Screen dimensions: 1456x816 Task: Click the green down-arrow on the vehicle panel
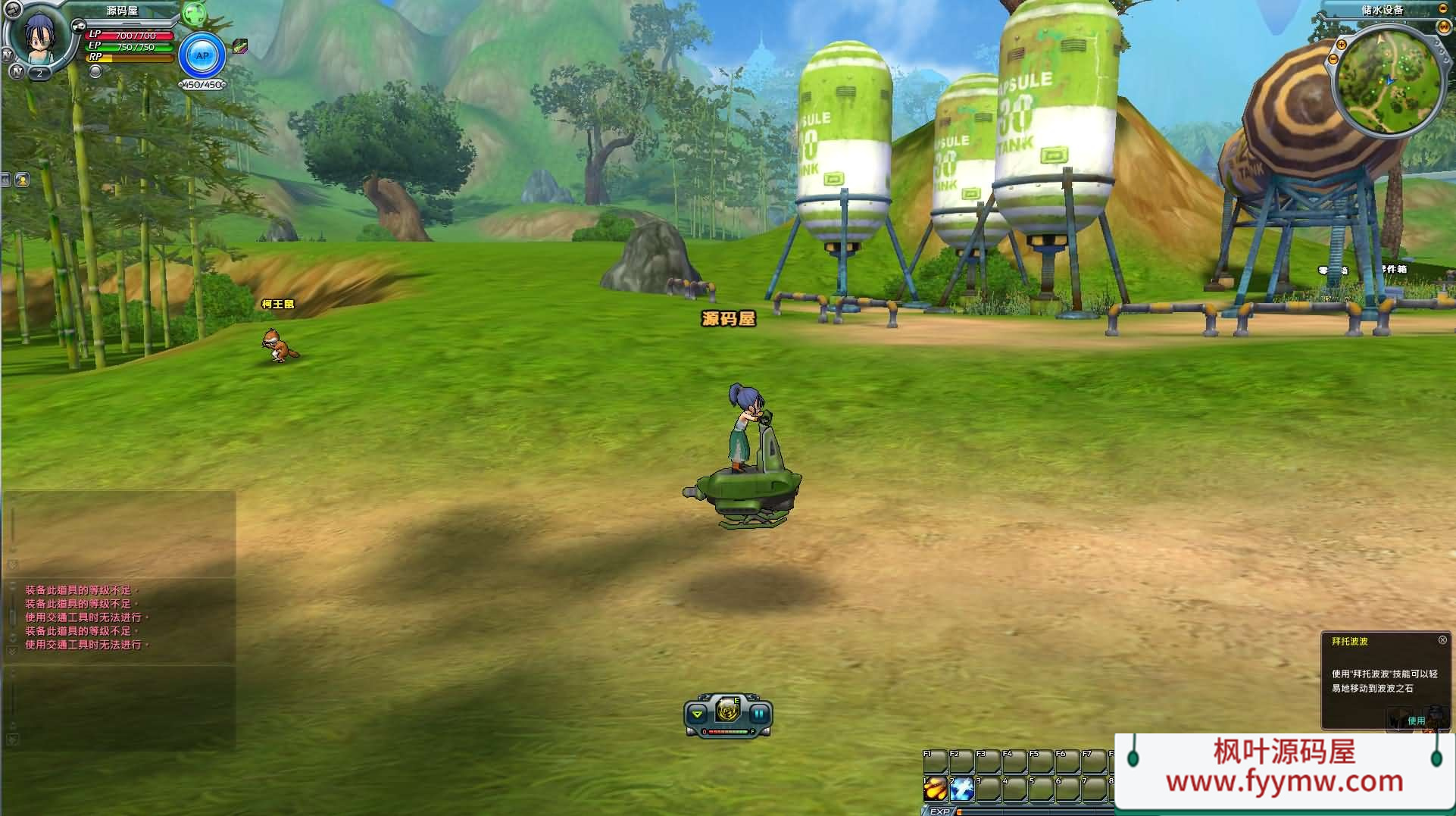tap(698, 714)
